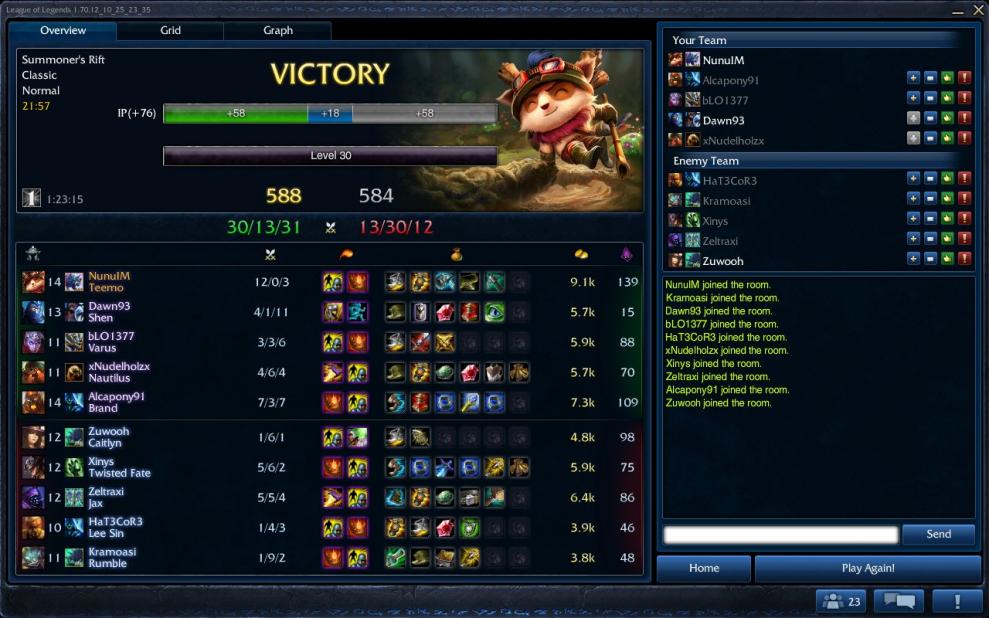
Task: Send the chat message
Action: coord(938,534)
